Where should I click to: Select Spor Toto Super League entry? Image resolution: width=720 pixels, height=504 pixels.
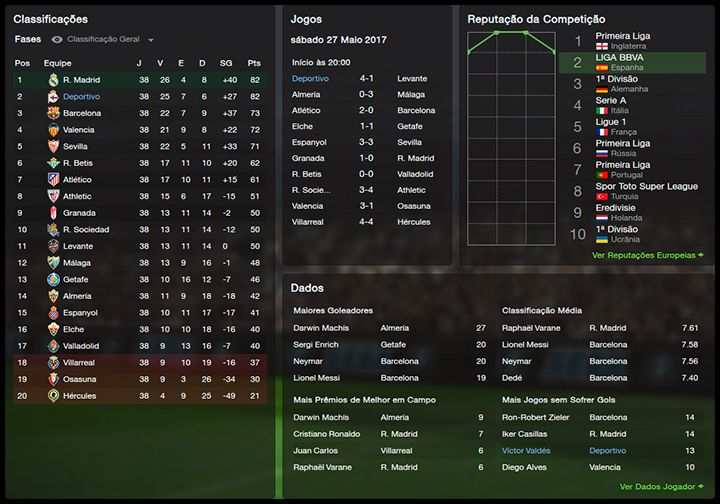click(644, 191)
